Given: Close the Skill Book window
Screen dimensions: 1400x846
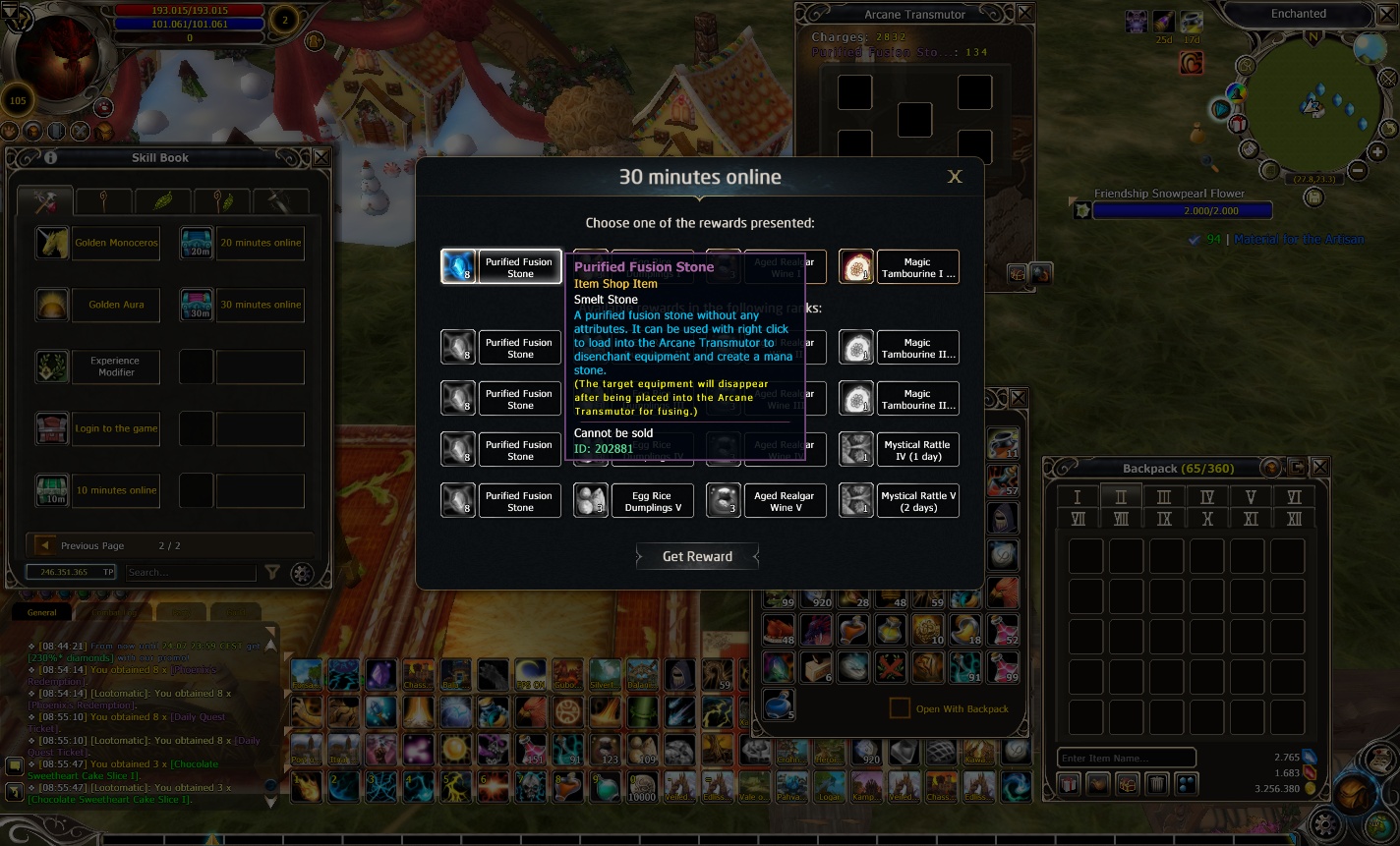Looking at the screenshot, I should click(320, 157).
